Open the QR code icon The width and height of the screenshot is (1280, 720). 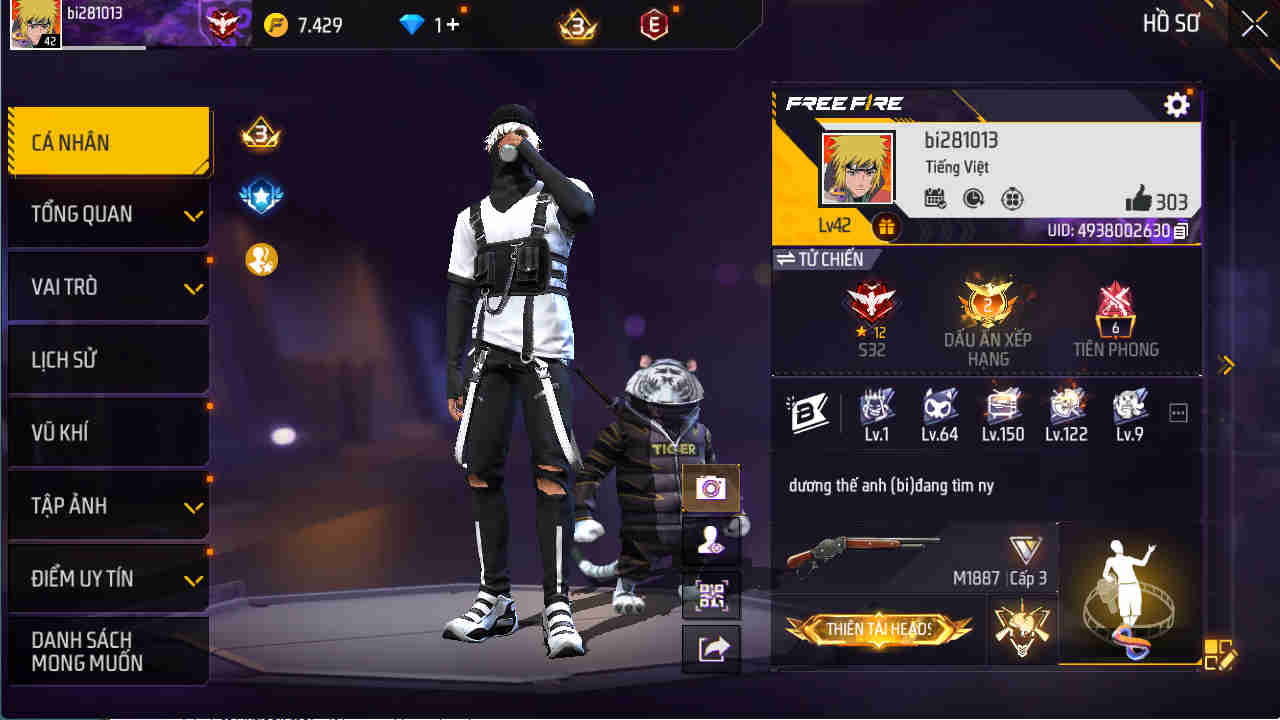pos(710,595)
